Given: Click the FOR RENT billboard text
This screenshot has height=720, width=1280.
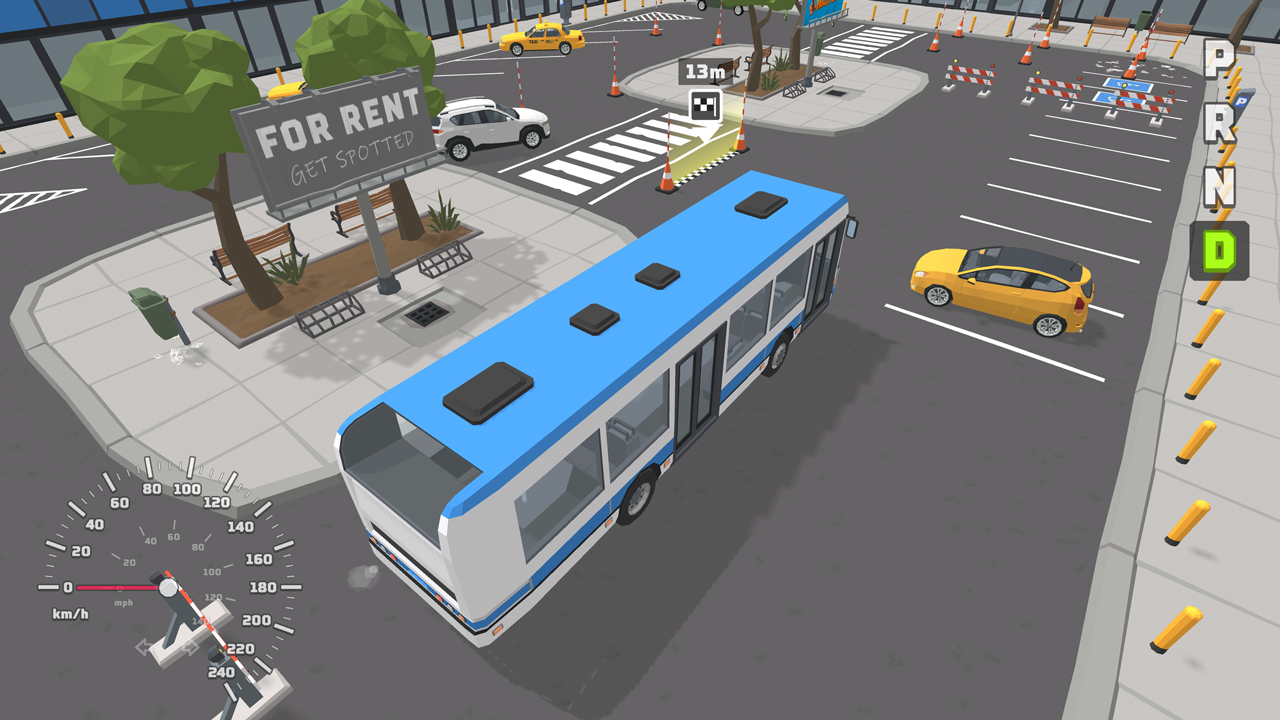Looking at the screenshot, I should 337,130.
